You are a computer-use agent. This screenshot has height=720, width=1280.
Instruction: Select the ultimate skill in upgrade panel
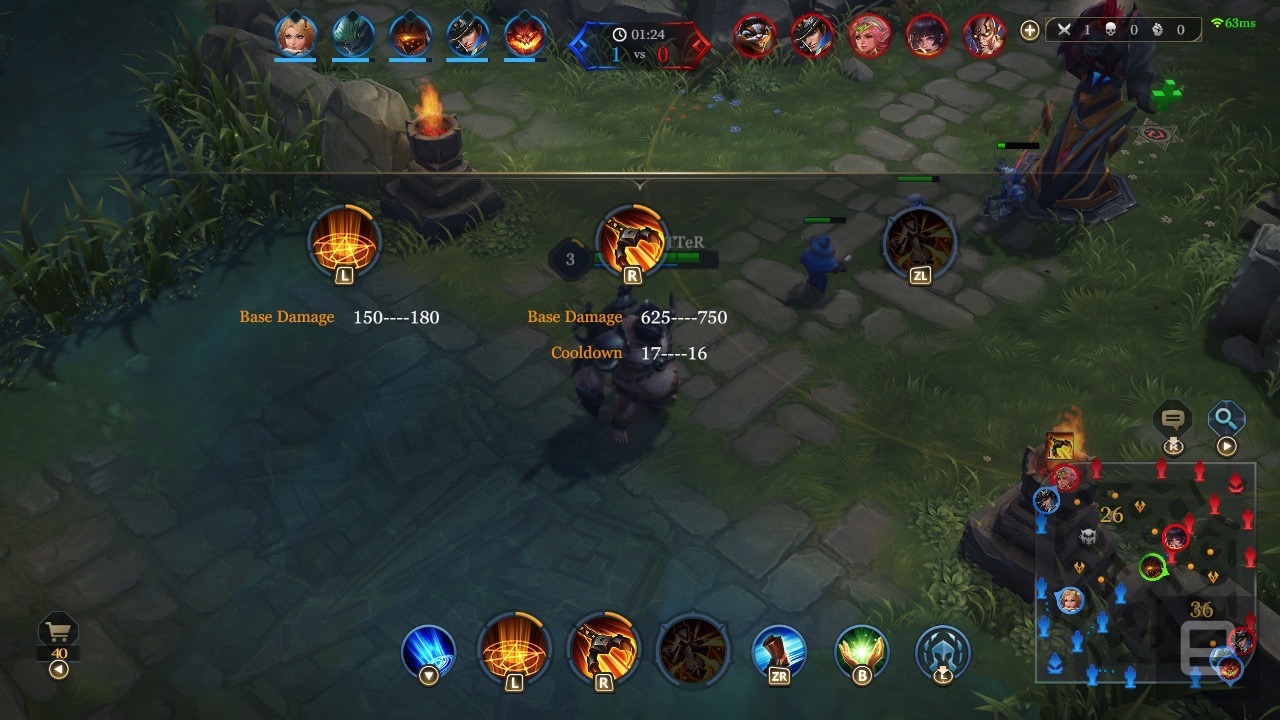point(919,241)
